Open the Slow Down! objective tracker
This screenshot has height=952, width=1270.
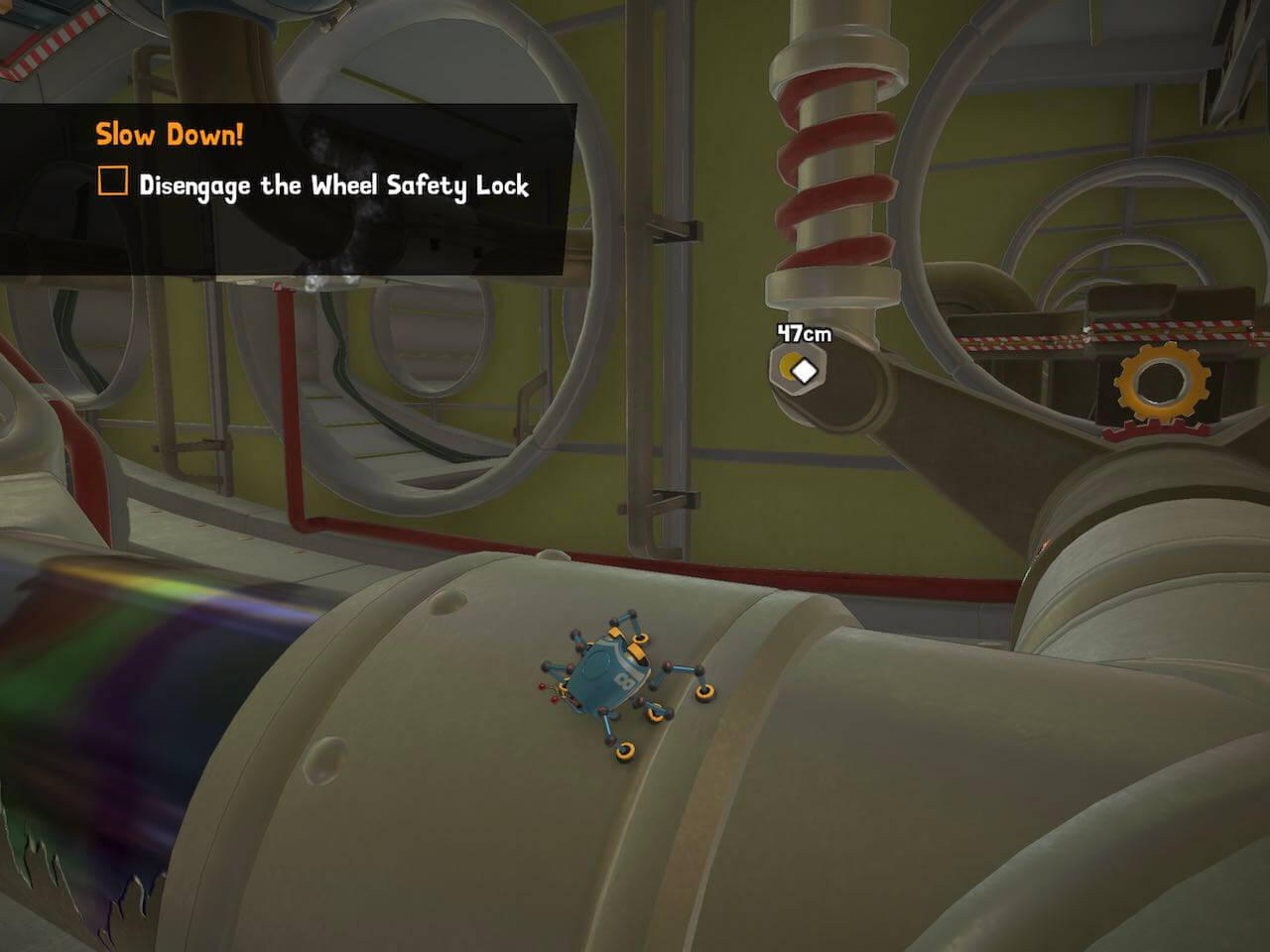click(x=169, y=135)
